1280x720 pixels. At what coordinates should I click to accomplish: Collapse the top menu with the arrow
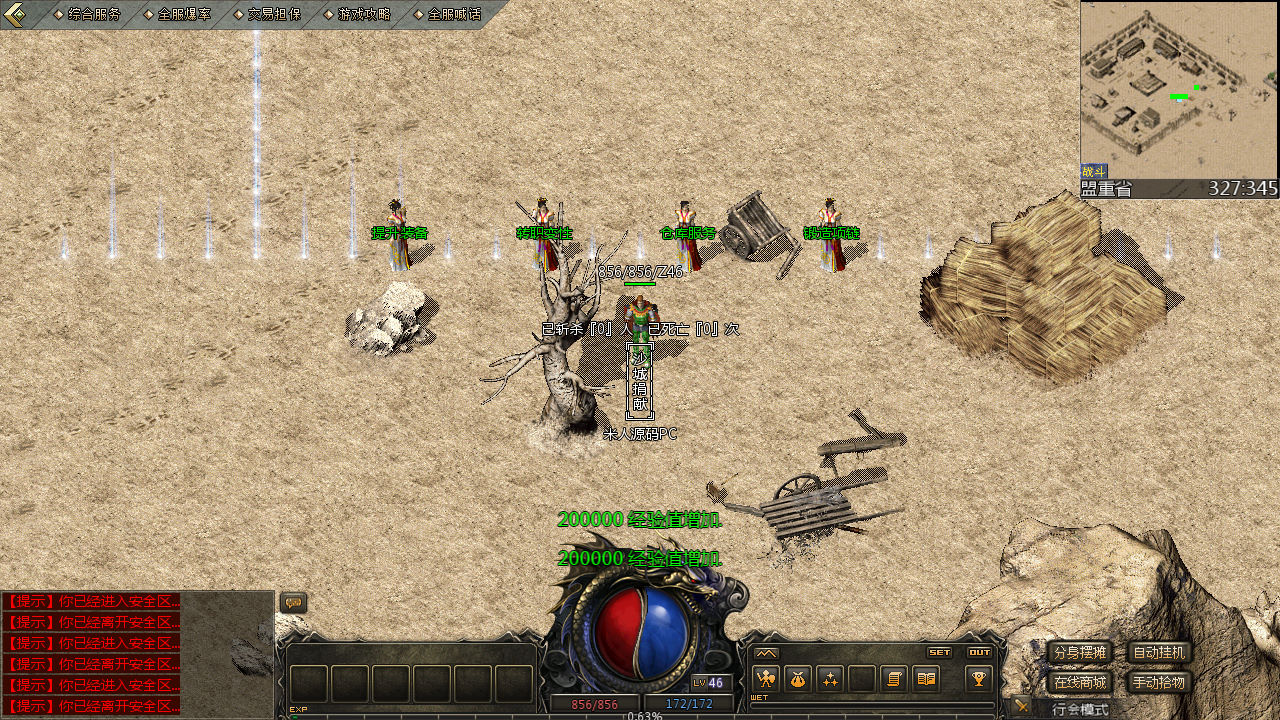(15, 14)
